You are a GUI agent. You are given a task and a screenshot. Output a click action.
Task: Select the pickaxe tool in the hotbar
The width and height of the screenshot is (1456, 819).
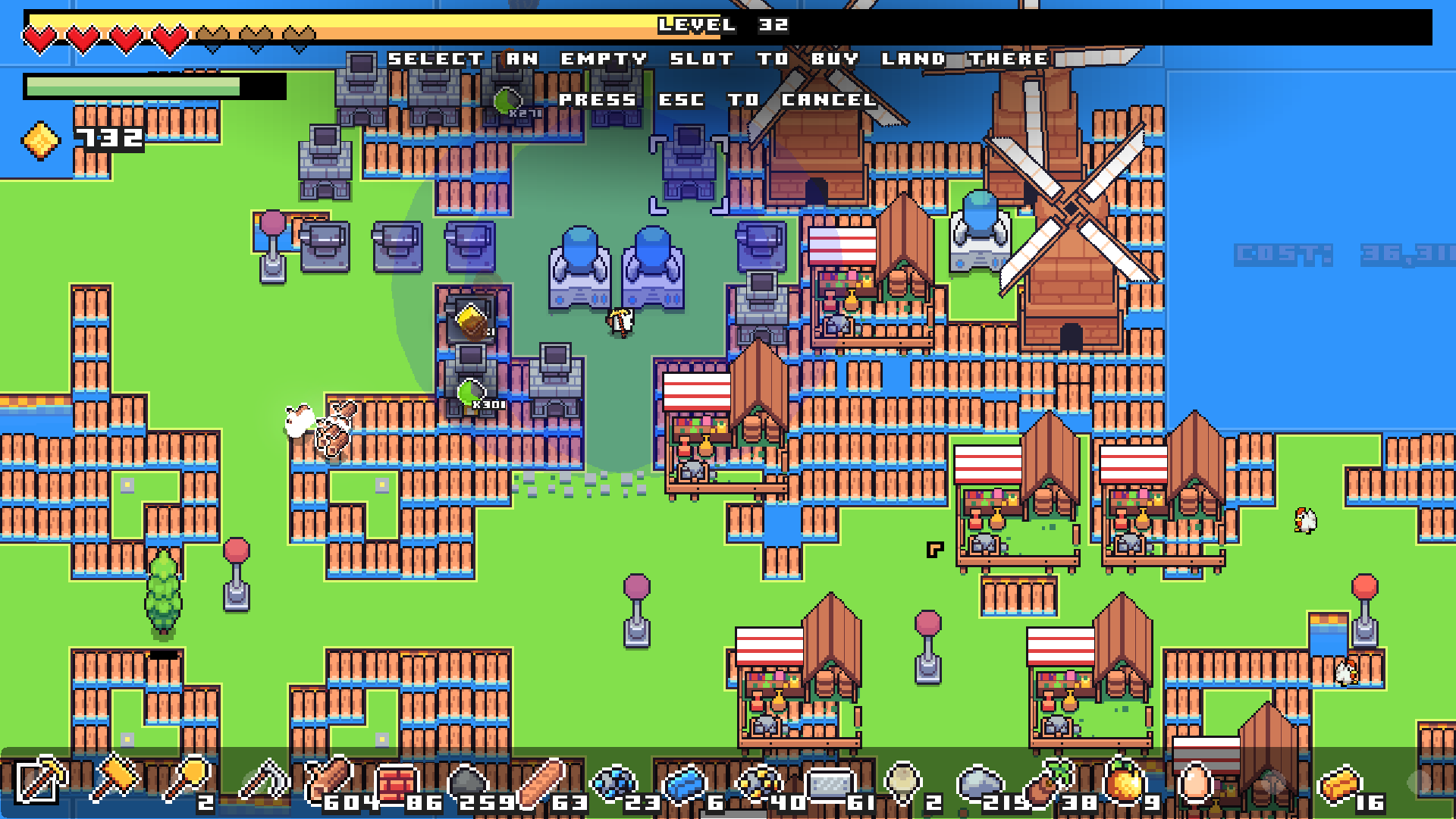click(x=42, y=781)
